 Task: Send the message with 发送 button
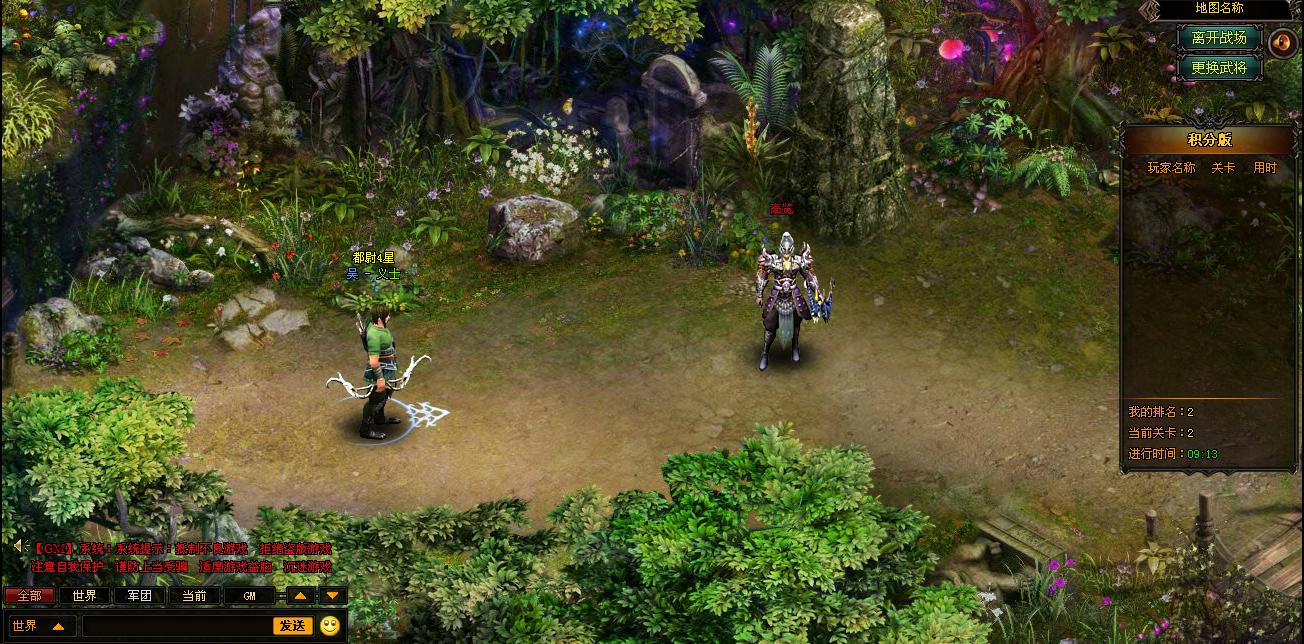point(293,626)
